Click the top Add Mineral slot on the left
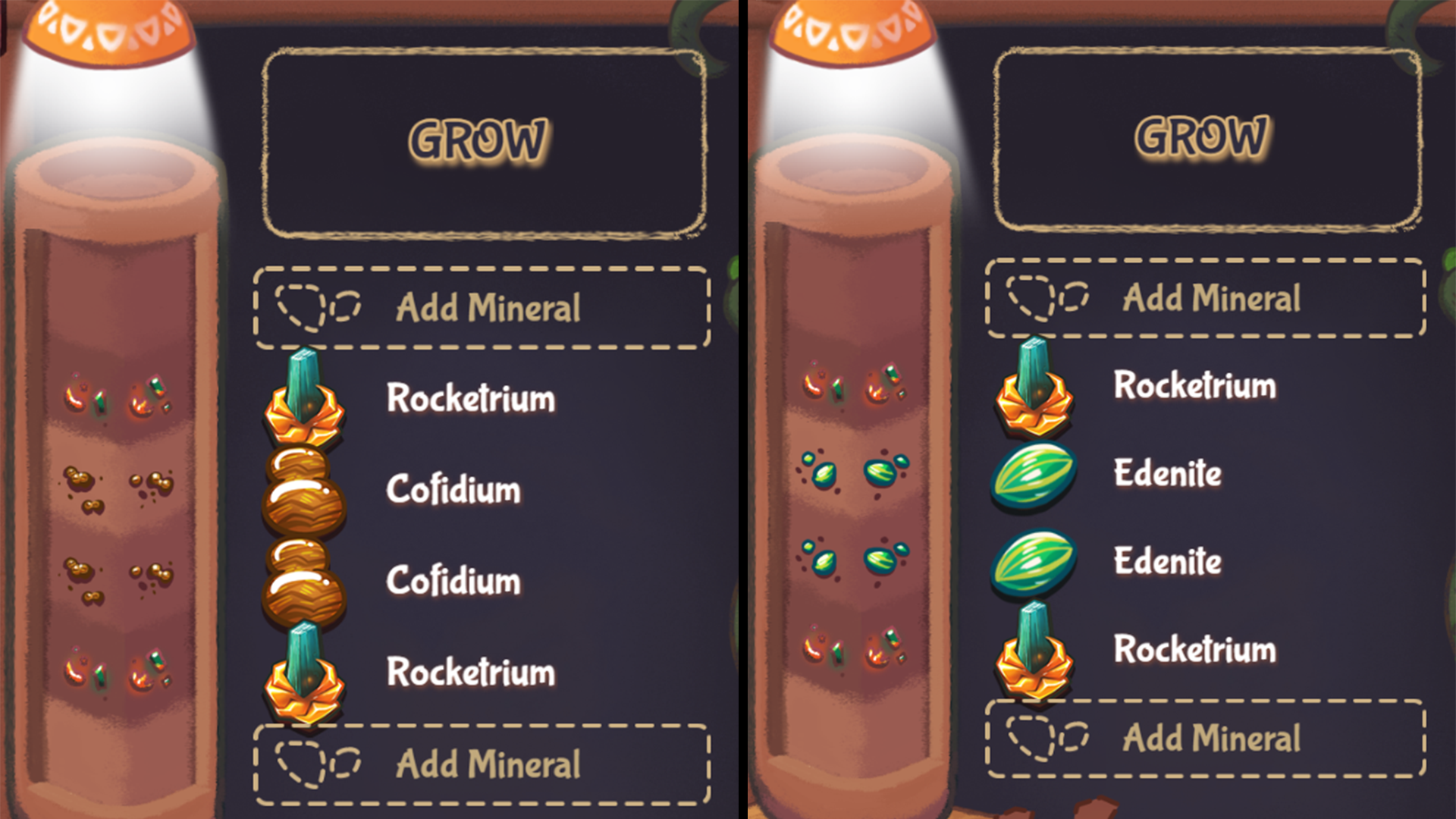 click(482, 307)
